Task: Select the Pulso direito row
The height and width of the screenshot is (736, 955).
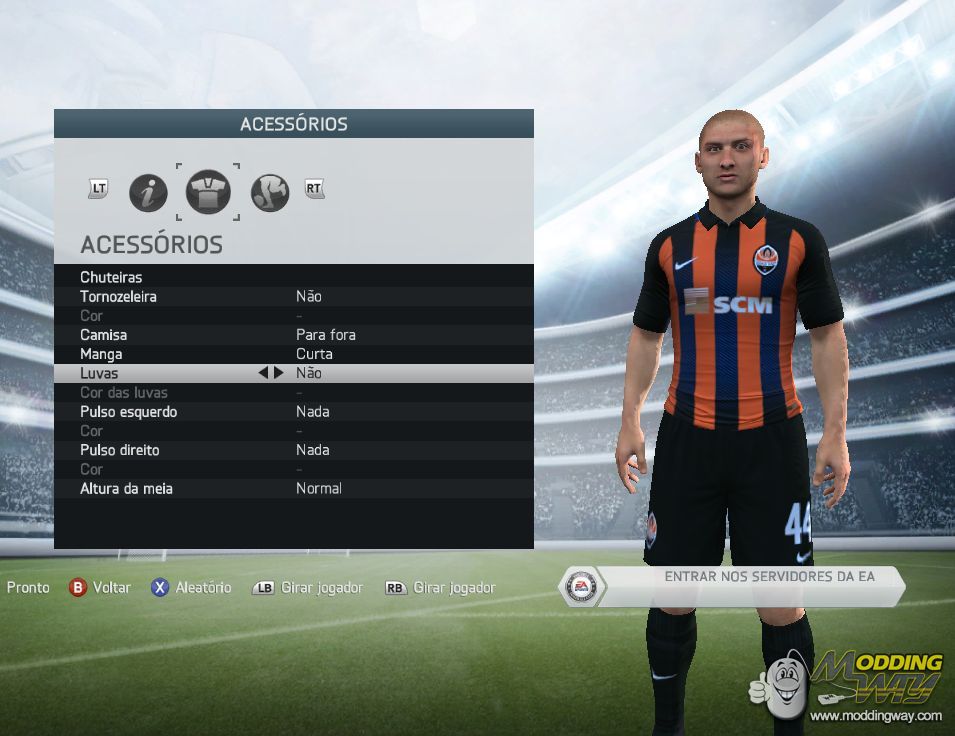Action: (x=293, y=450)
